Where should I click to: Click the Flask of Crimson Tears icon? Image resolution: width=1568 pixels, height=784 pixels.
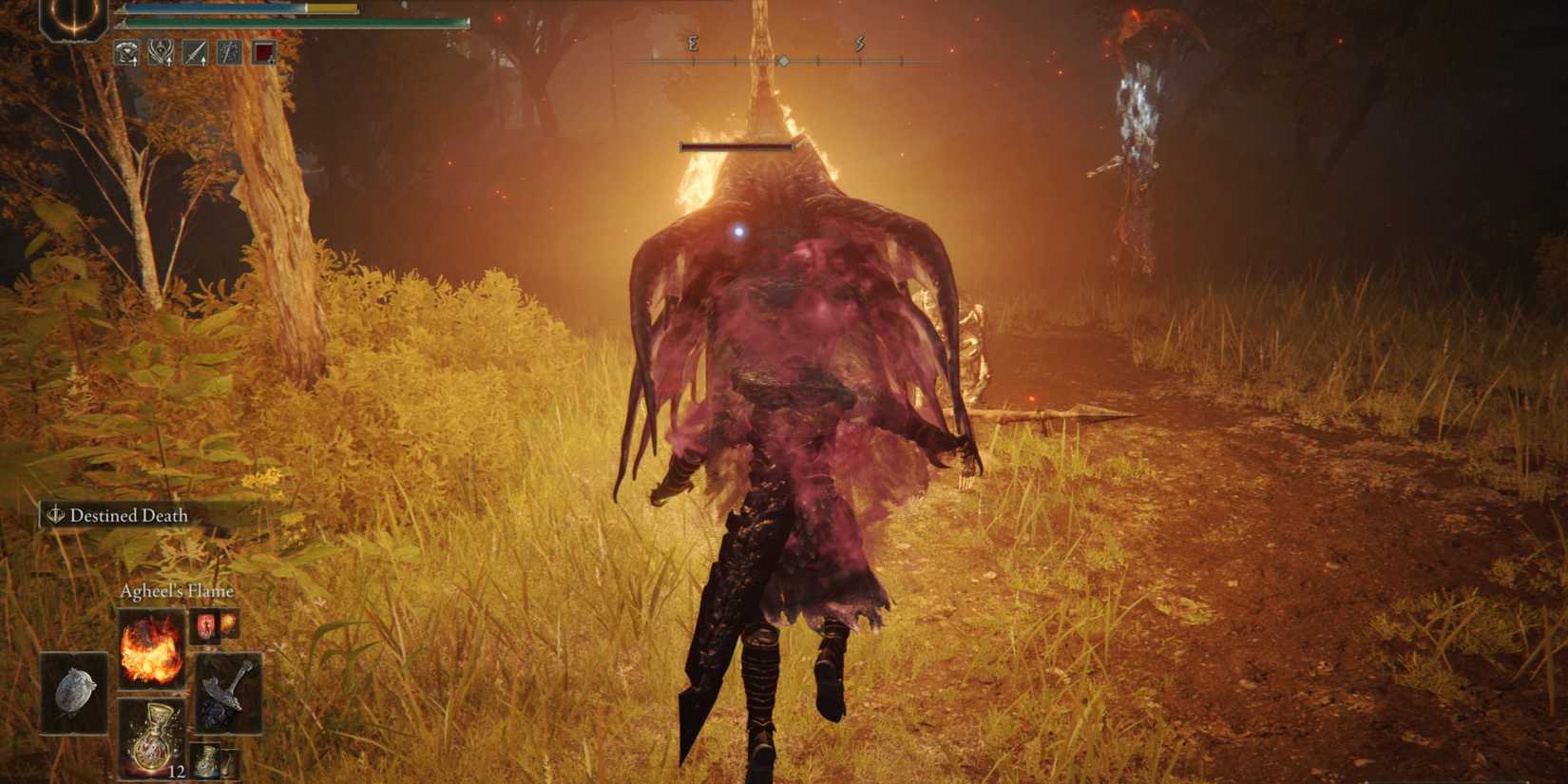coord(153,738)
